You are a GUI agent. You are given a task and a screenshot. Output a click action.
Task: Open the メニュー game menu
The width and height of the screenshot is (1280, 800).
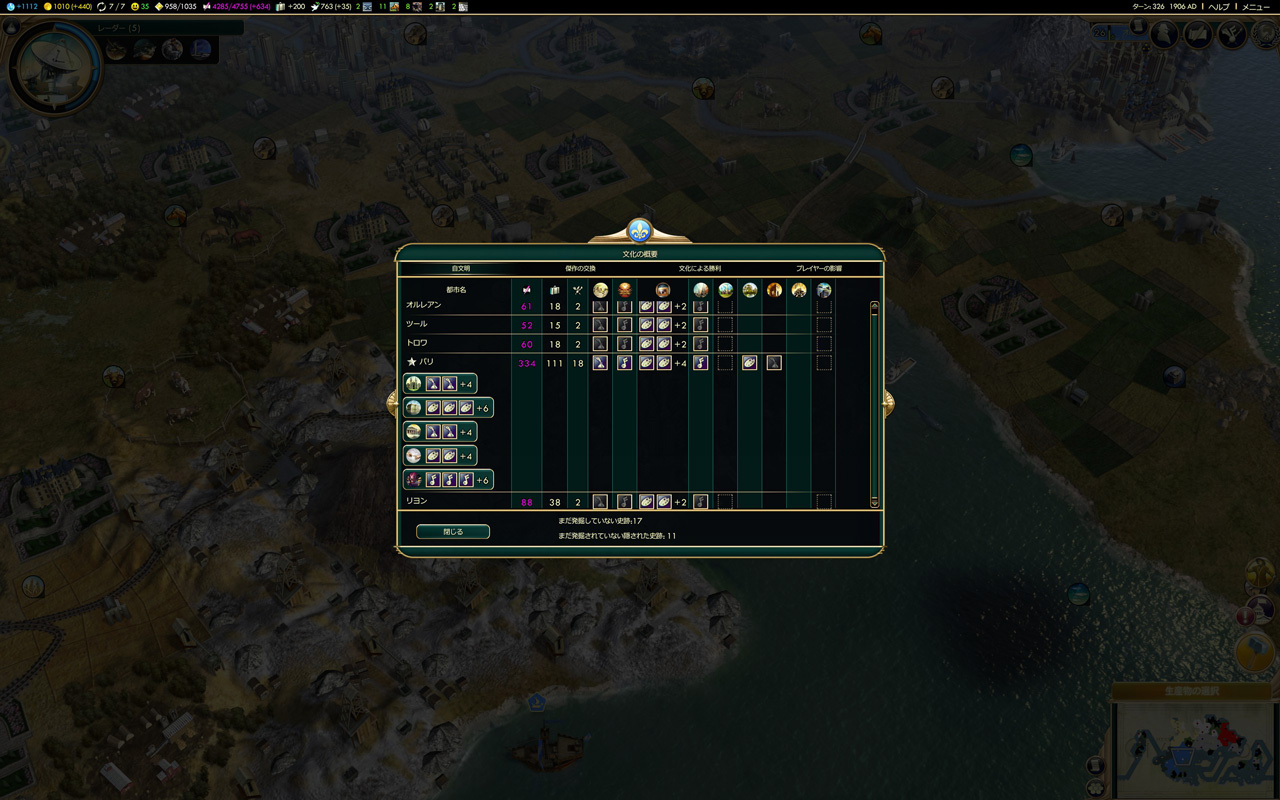click(1256, 7)
